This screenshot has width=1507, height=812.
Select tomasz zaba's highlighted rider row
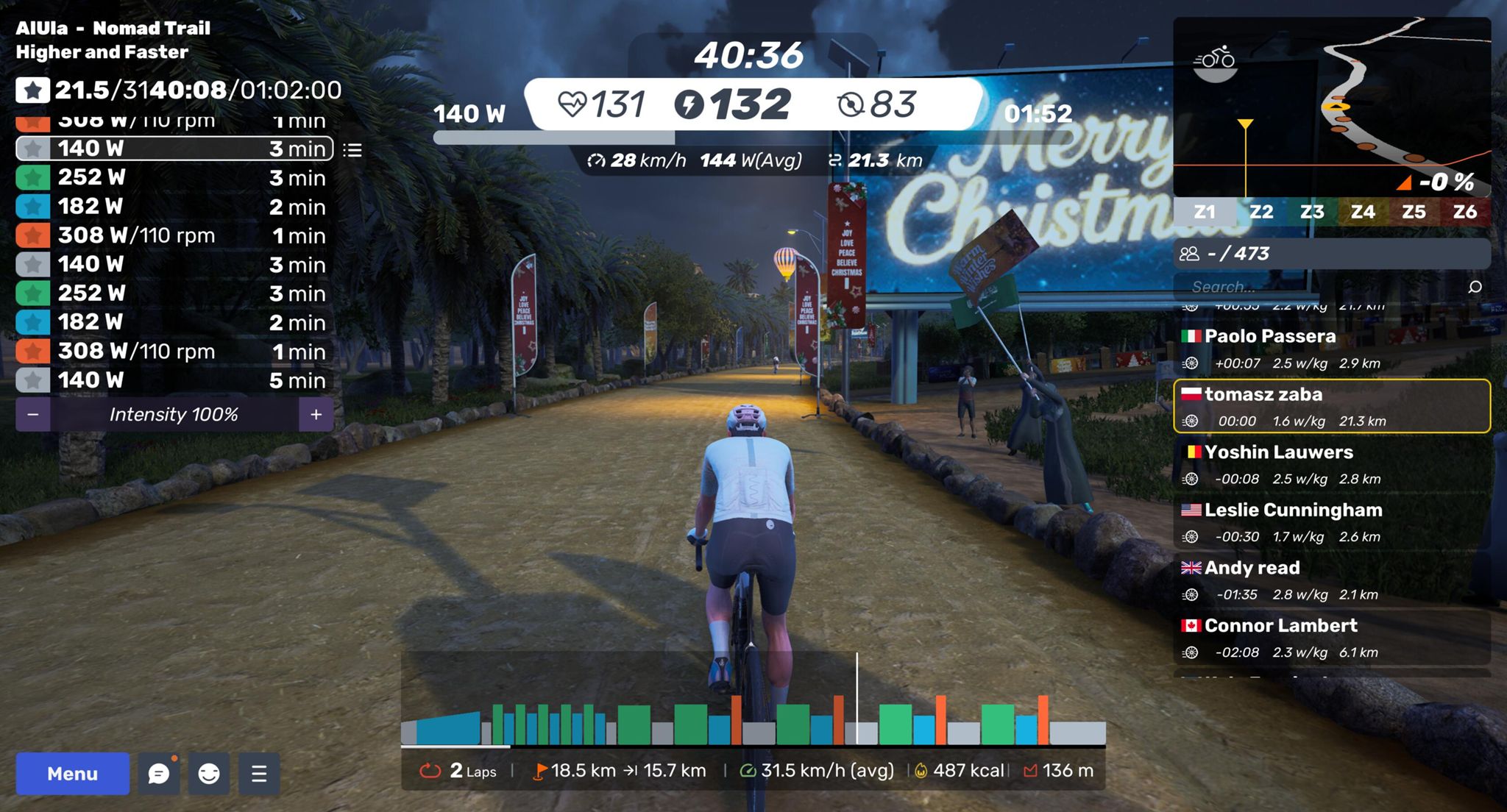coord(1332,406)
